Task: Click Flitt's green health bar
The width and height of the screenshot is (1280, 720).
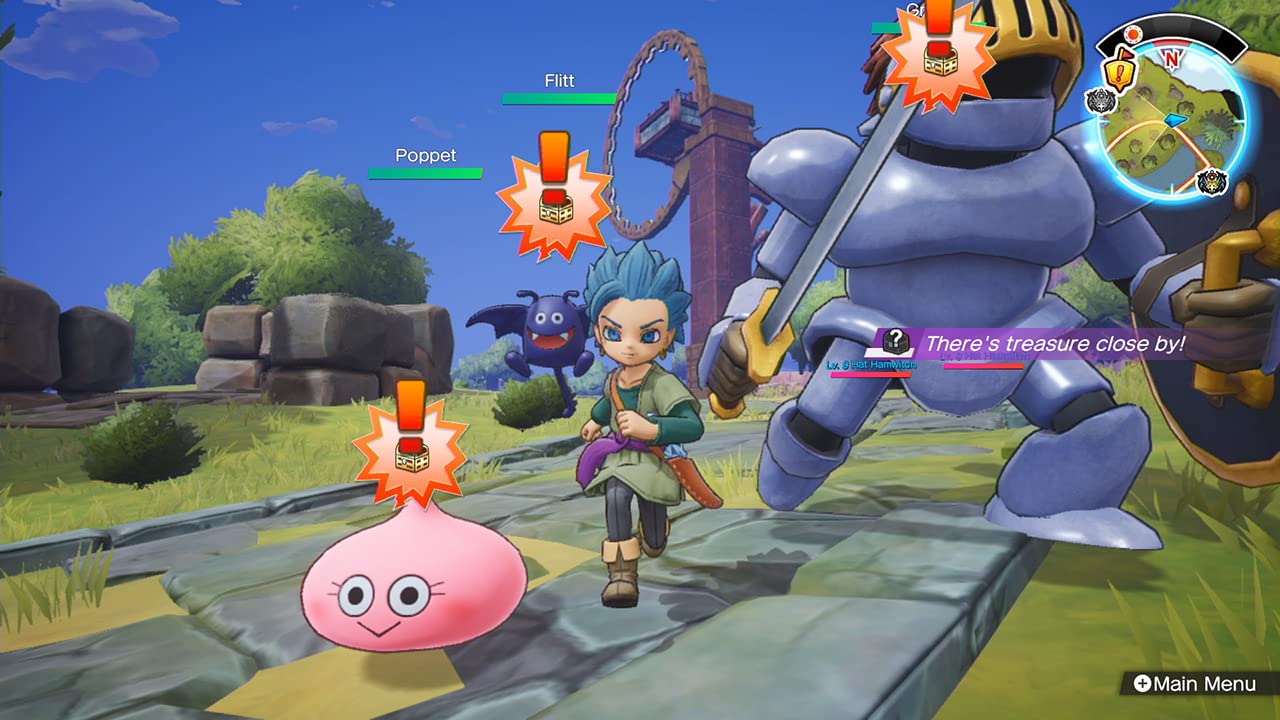Action: click(x=560, y=100)
